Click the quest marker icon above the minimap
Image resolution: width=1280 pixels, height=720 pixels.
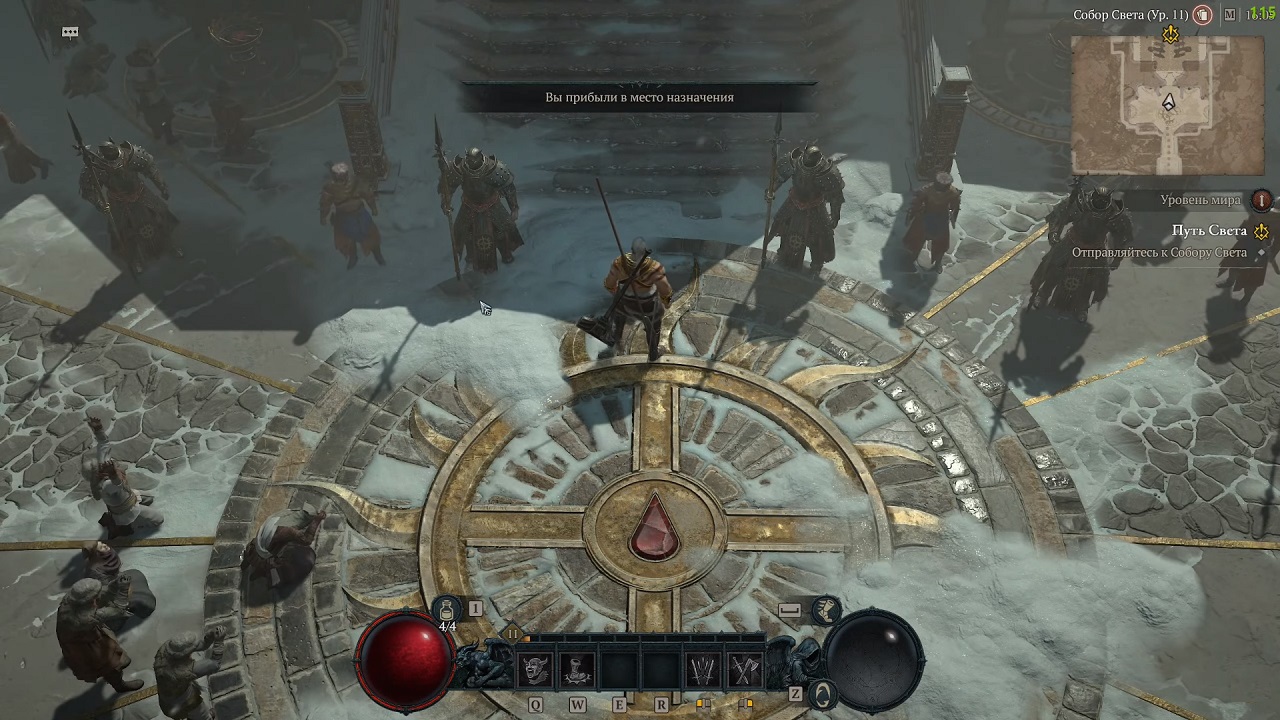(1170, 34)
